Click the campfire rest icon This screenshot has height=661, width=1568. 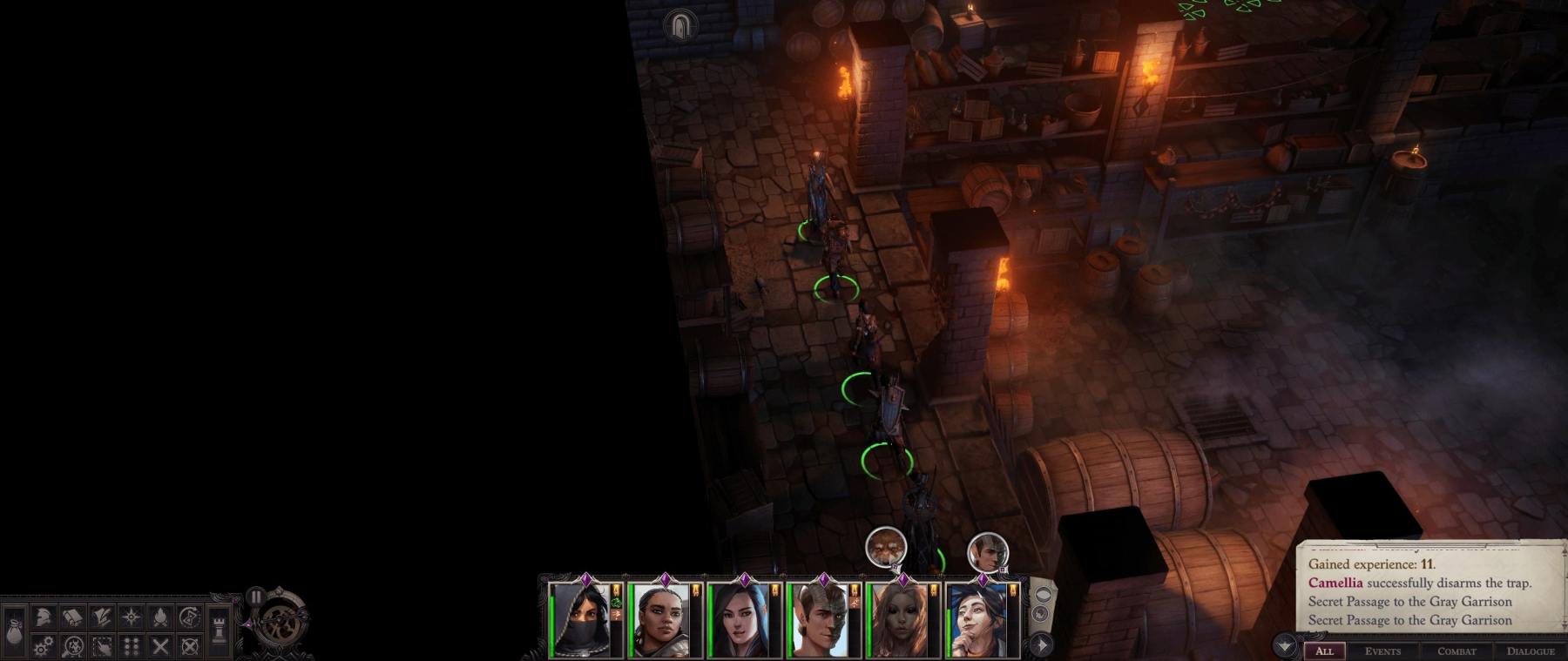[x=160, y=617]
